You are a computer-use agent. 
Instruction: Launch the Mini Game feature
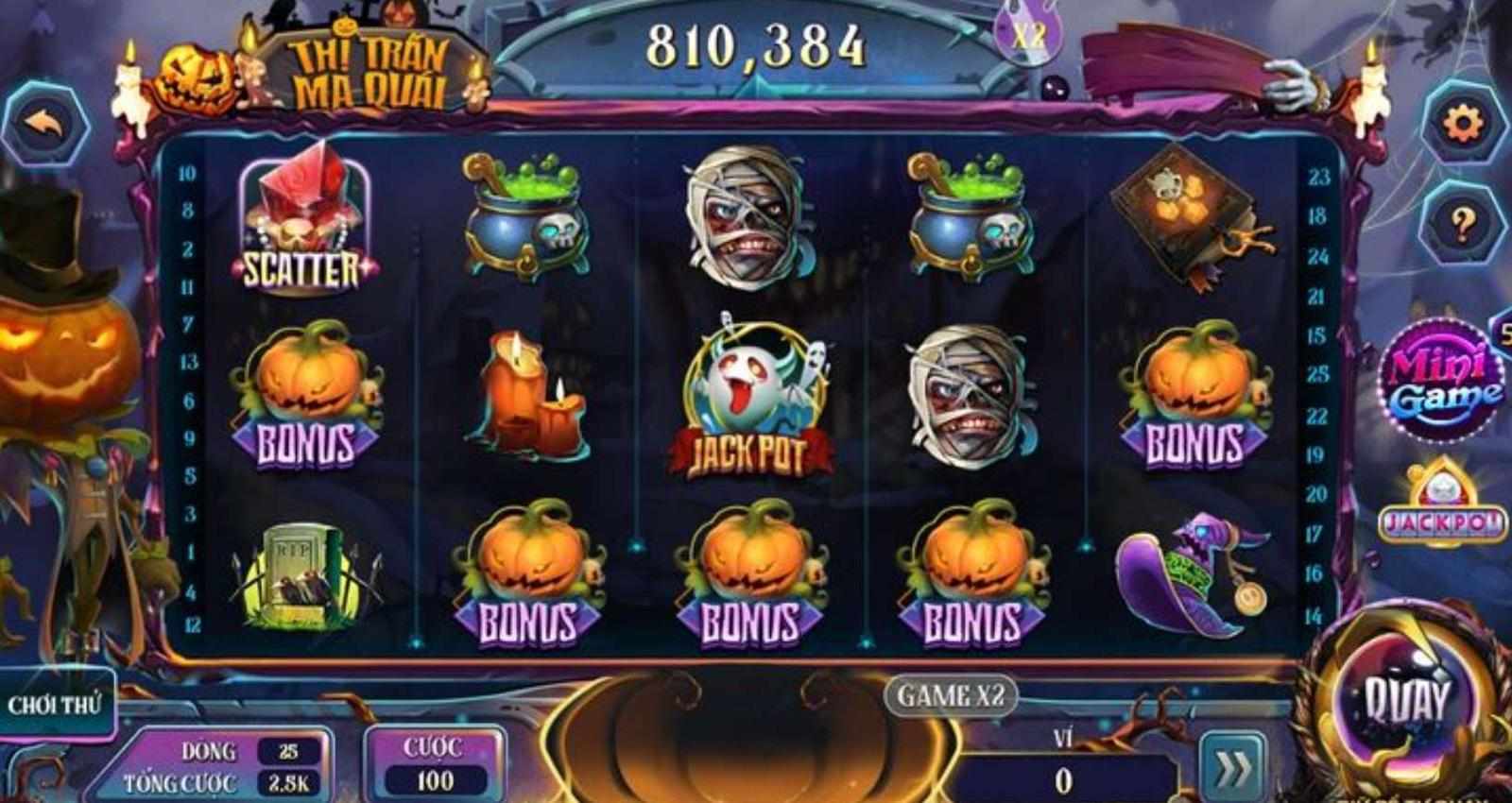1443,378
